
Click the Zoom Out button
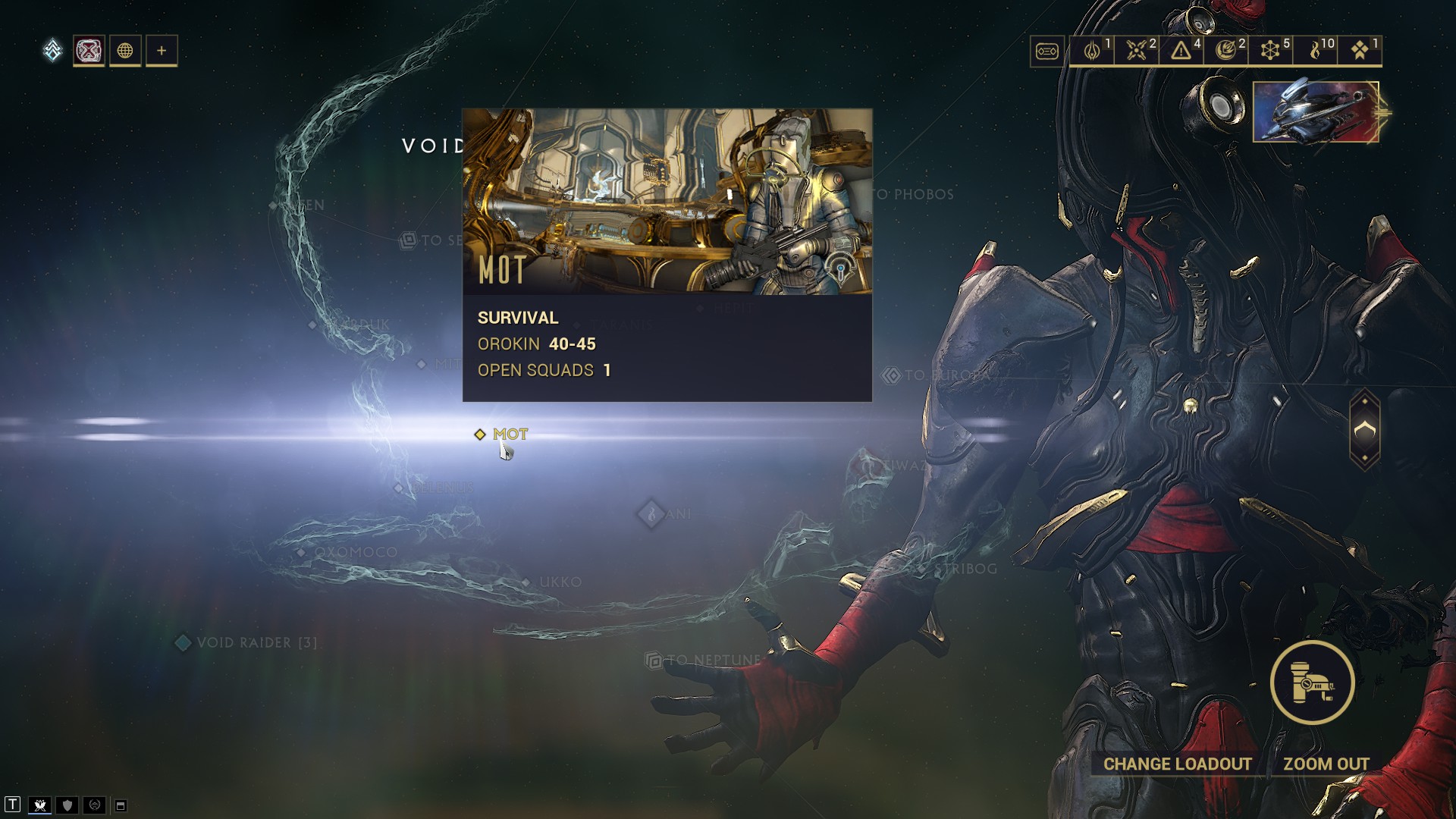click(1326, 764)
